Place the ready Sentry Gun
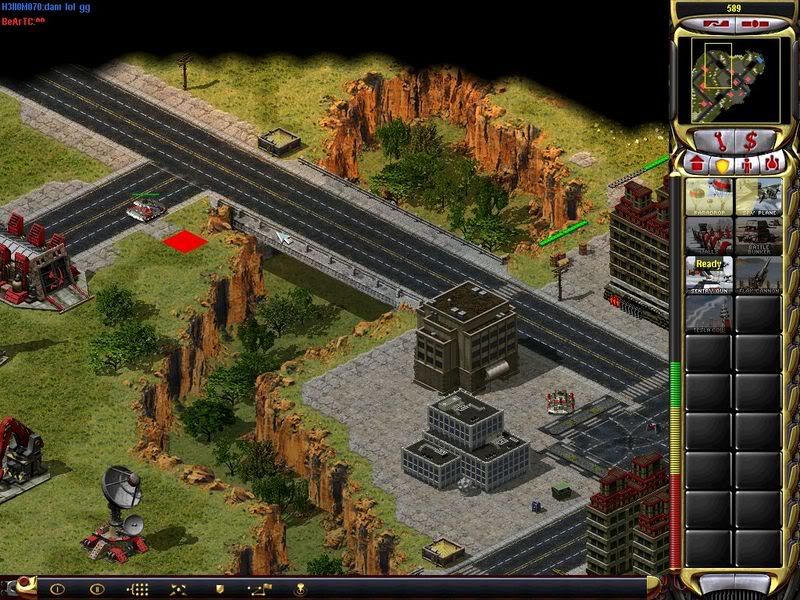The height and width of the screenshot is (600, 800). [709, 274]
